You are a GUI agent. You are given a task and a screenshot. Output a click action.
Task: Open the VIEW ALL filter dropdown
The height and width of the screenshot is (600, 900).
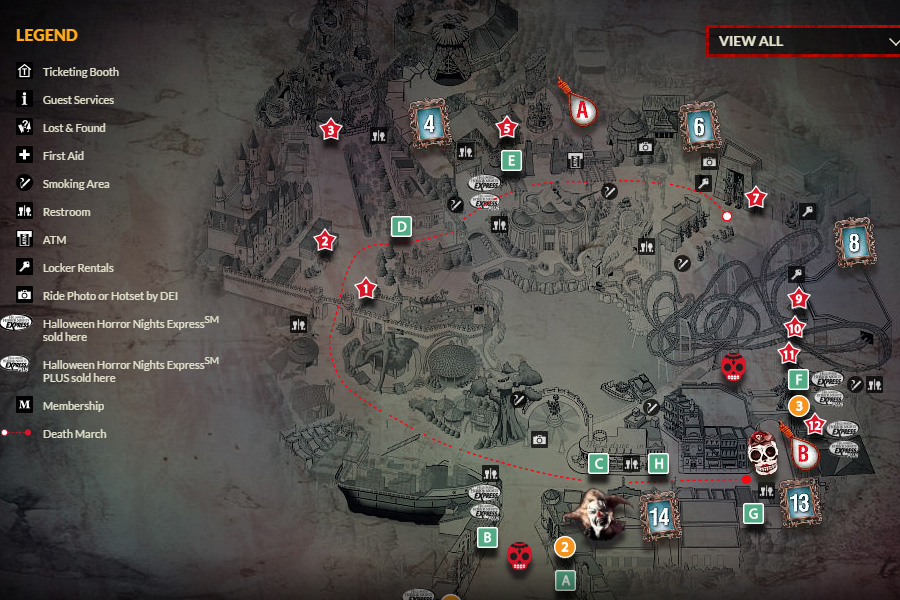(x=803, y=41)
